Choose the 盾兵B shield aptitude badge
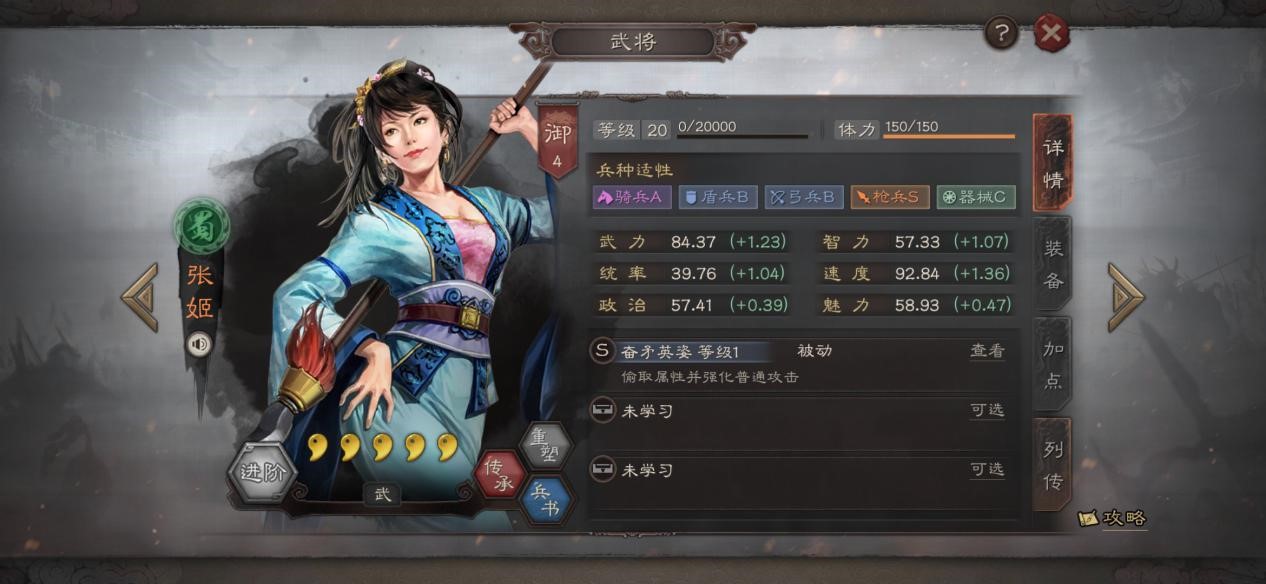The image size is (1266, 584). [717, 197]
